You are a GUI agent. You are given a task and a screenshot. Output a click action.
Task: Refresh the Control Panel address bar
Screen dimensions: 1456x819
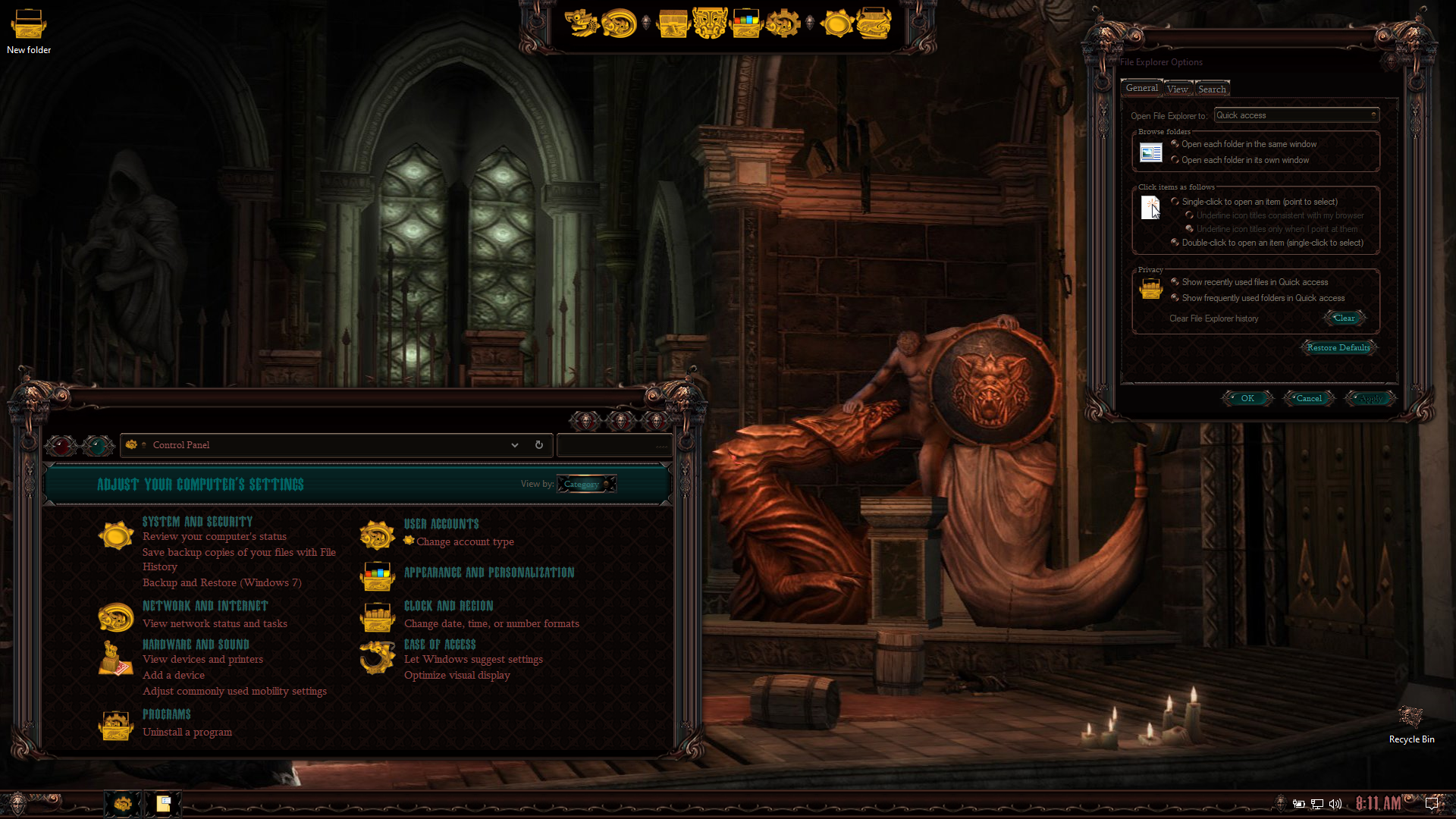point(539,445)
